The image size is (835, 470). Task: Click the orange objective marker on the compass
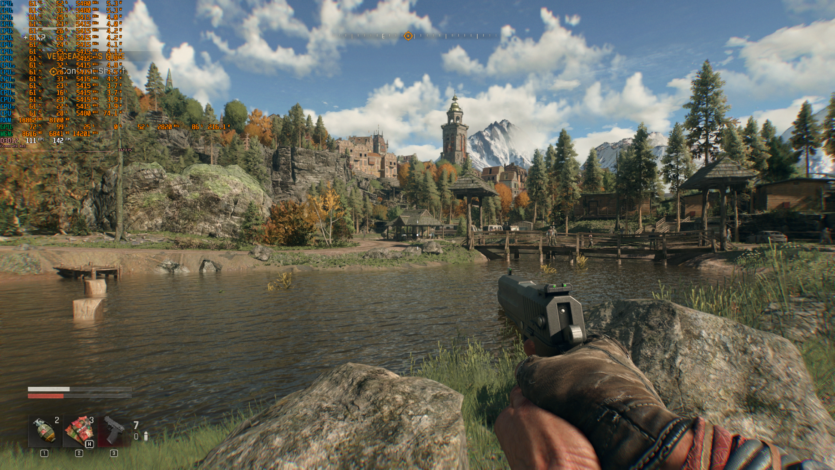407,36
